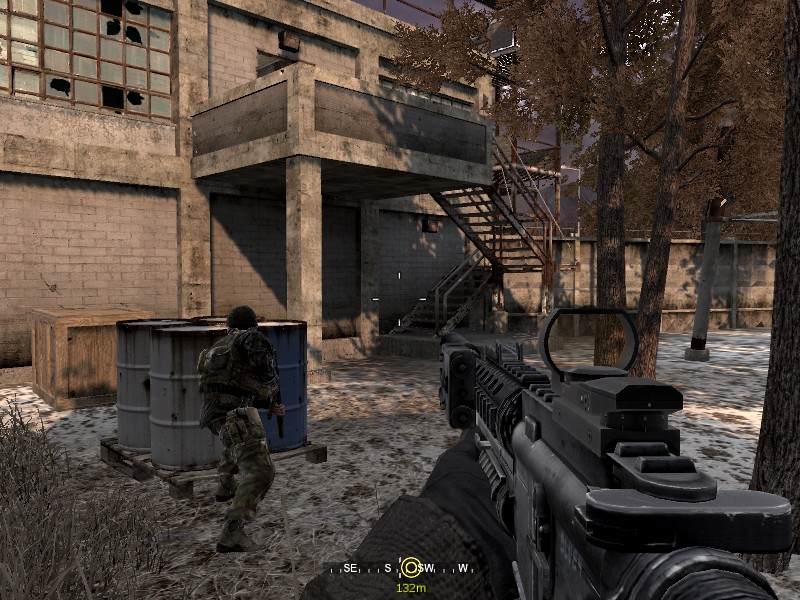Click the yellow objective marker on the compass

[x=410, y=568]
